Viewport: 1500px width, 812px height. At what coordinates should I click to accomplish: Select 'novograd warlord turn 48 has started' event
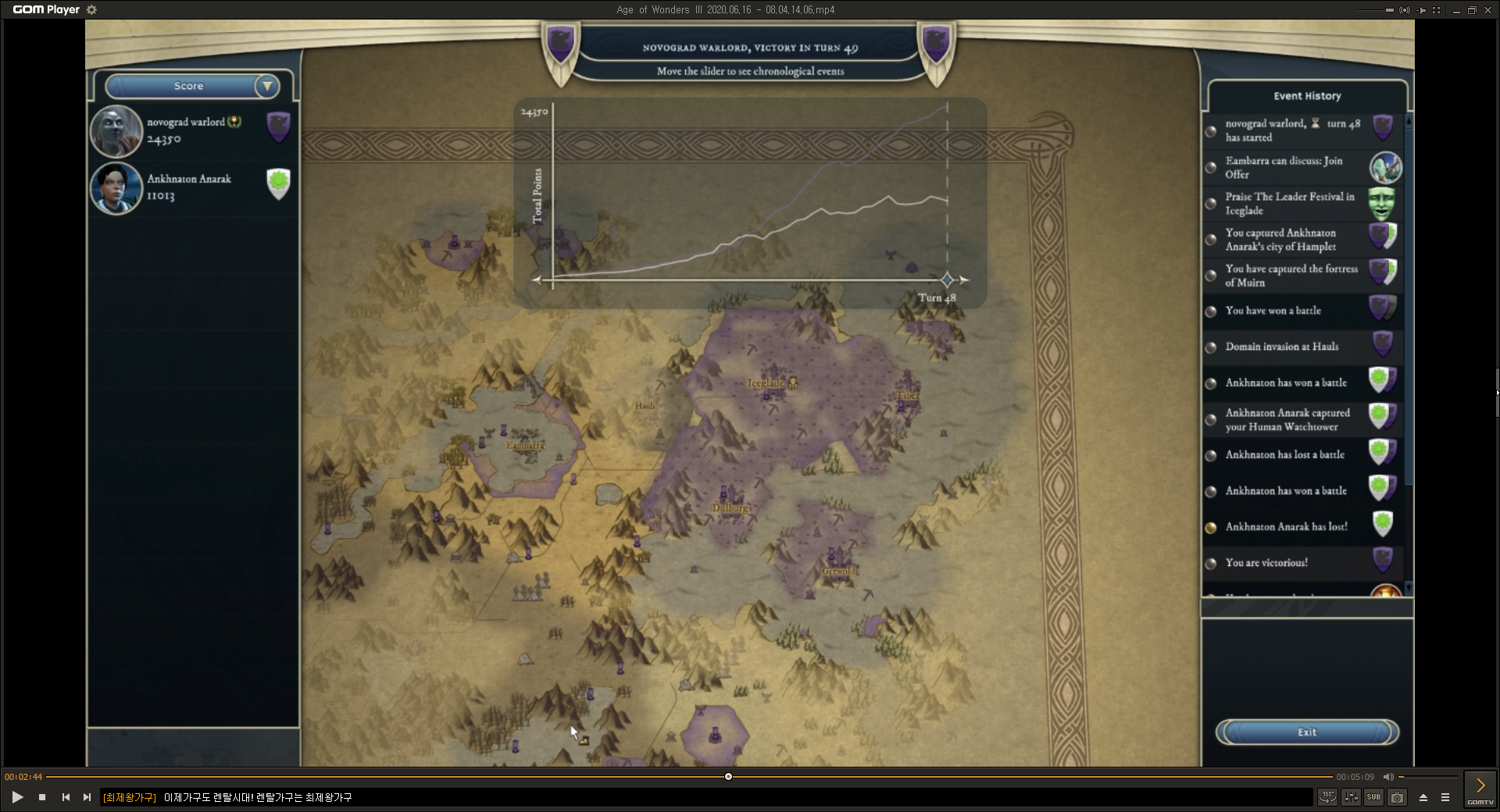click(x=1291, y=130)
